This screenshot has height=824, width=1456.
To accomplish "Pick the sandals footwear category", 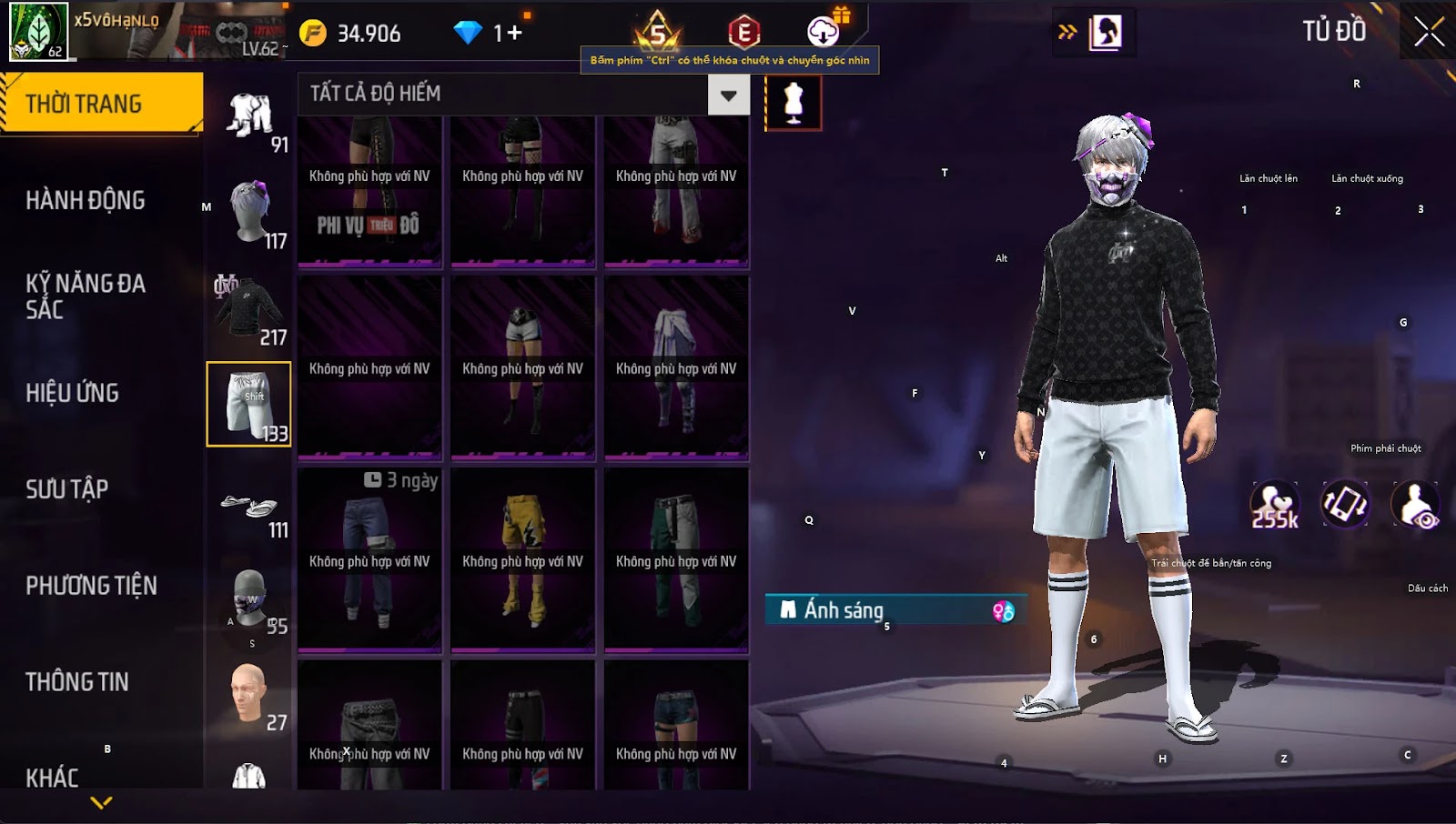I will pos(249,507).
